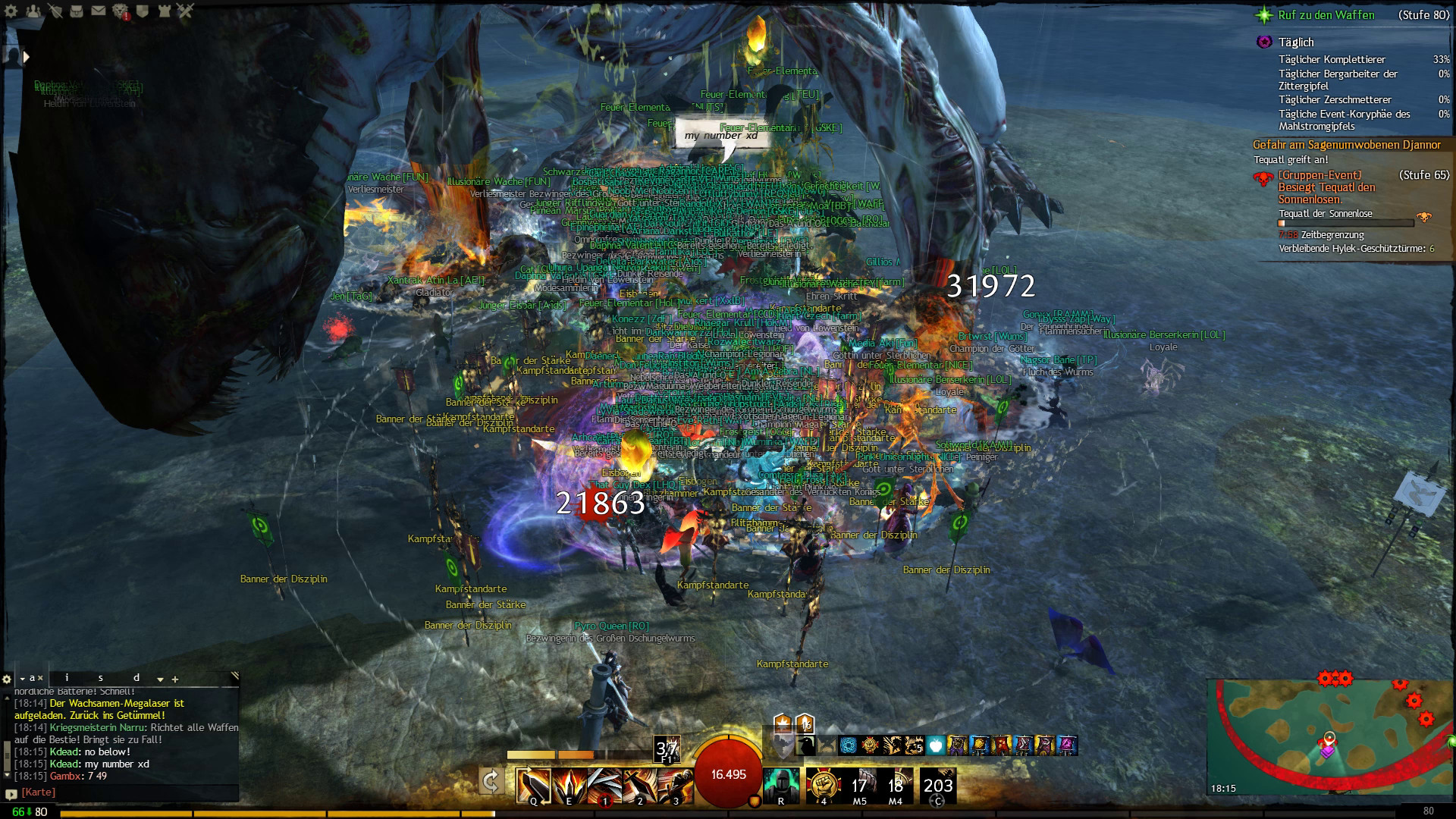Image resolution: width=1456 pixels, height=819 pixels.
Task: Open the inventory bag icon
Action: tap(77, 11)
